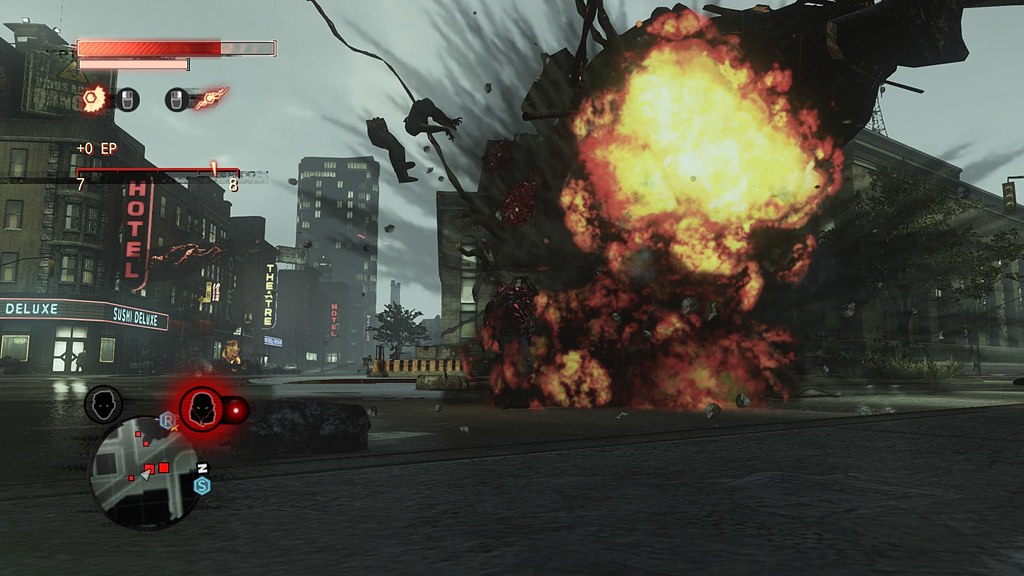1024x576 pixels.
Task: Select the glowing spiked gear power icon
Action: tap(94, 98)
